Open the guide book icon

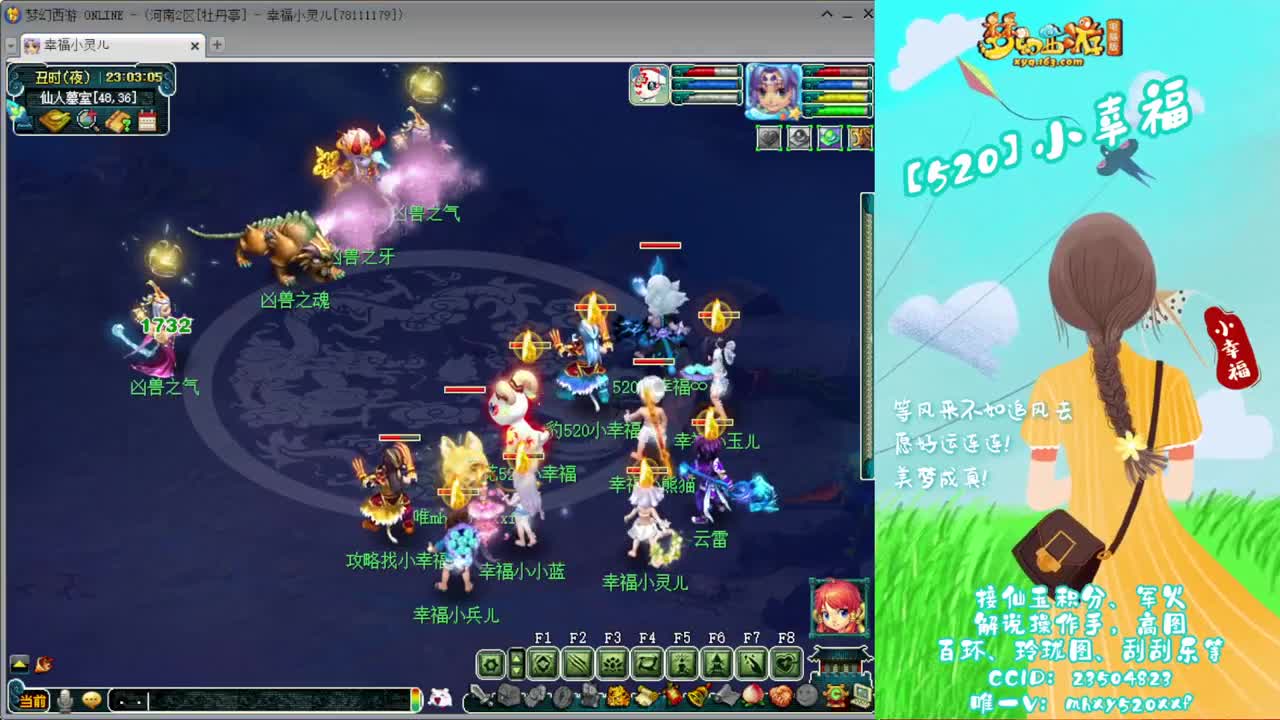(x=117, y=122)
